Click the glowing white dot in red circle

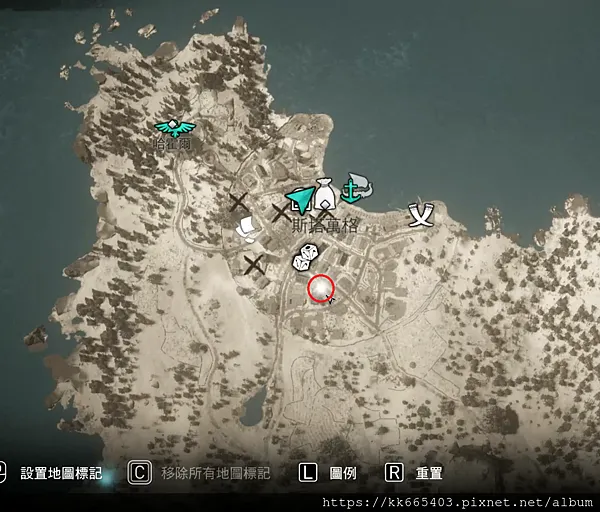point(320,288)
